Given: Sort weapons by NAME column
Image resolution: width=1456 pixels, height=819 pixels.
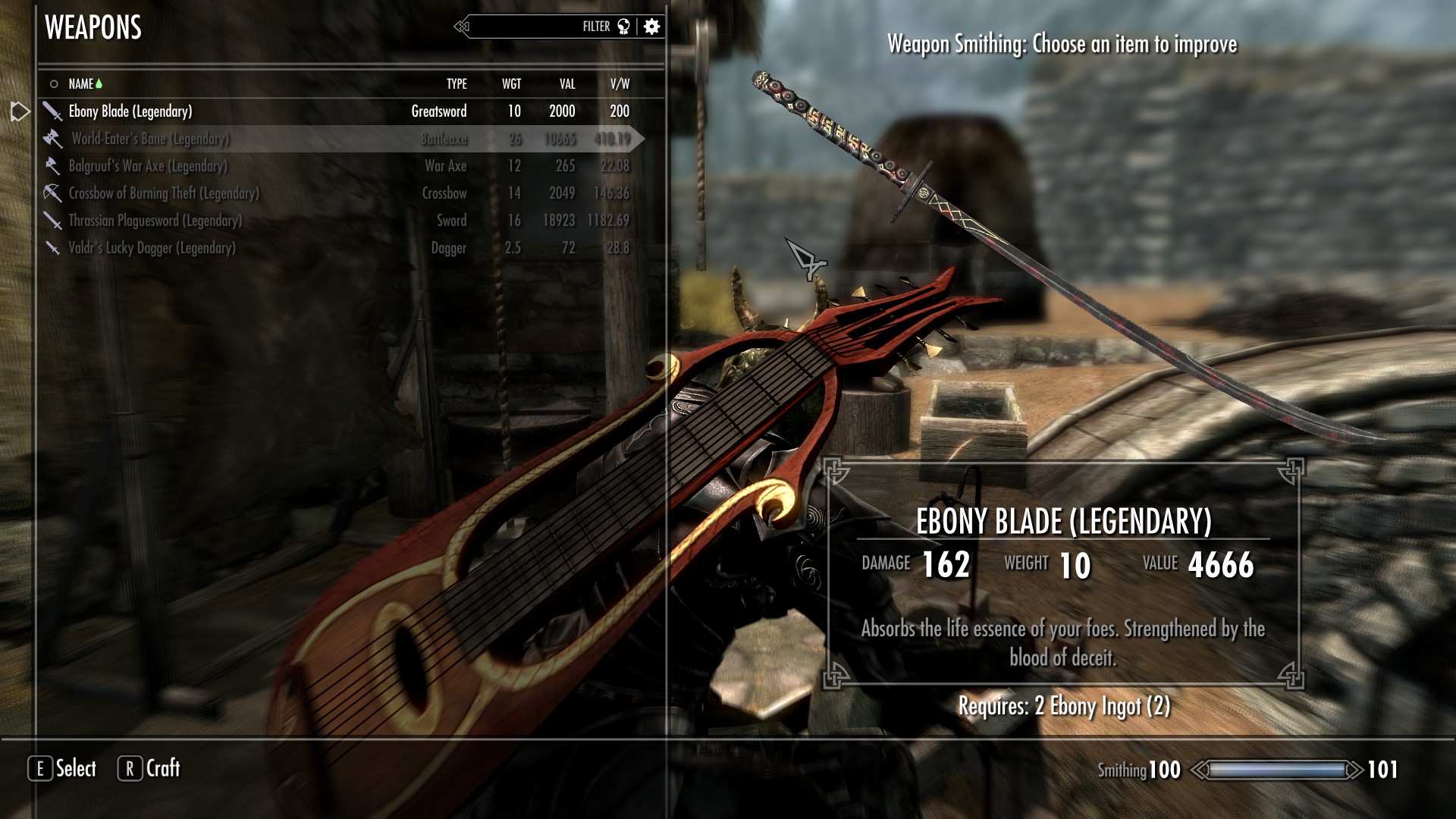Looking at the screenshot, I should click(x=81, y=84).
